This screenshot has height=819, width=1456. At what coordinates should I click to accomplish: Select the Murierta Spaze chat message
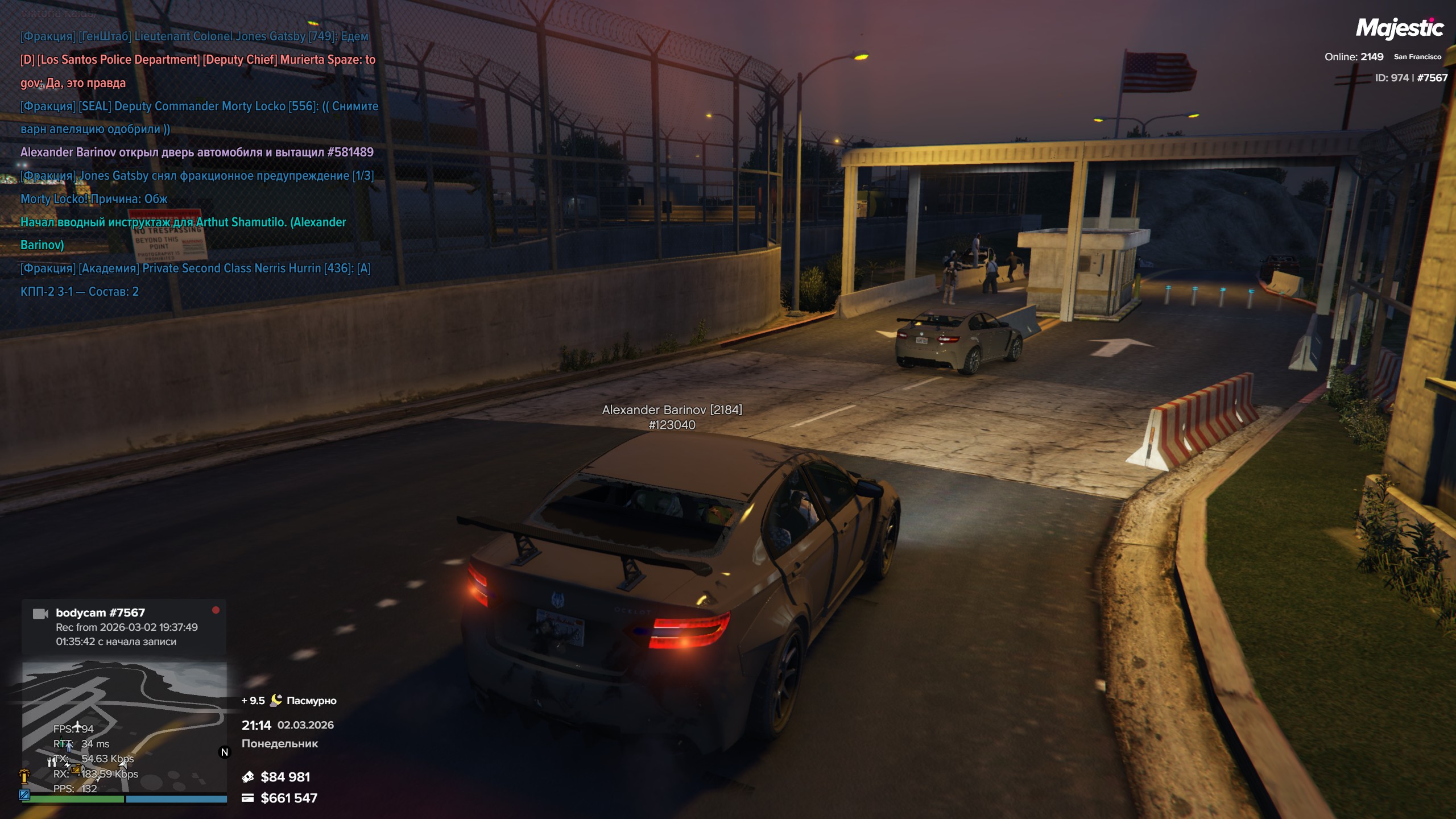[198, 71]
